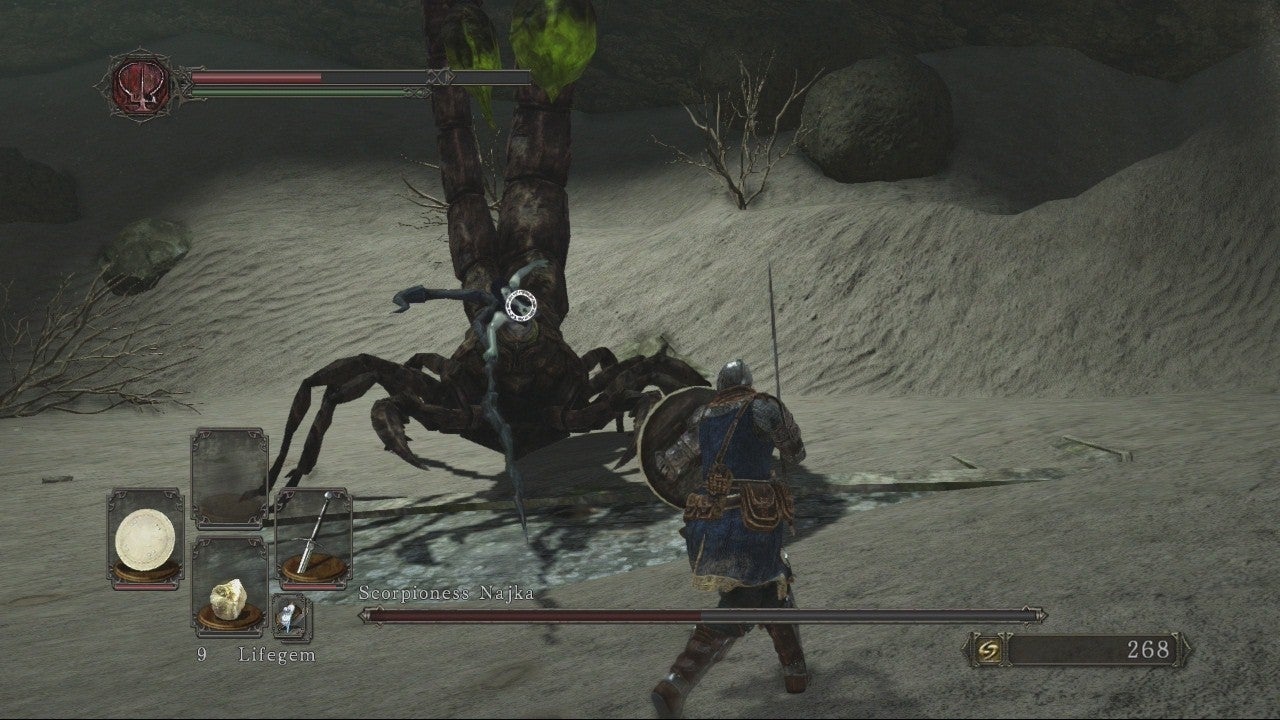
Task: Click the Lifegem quantity number 9
Action: [x=201, y=657]
